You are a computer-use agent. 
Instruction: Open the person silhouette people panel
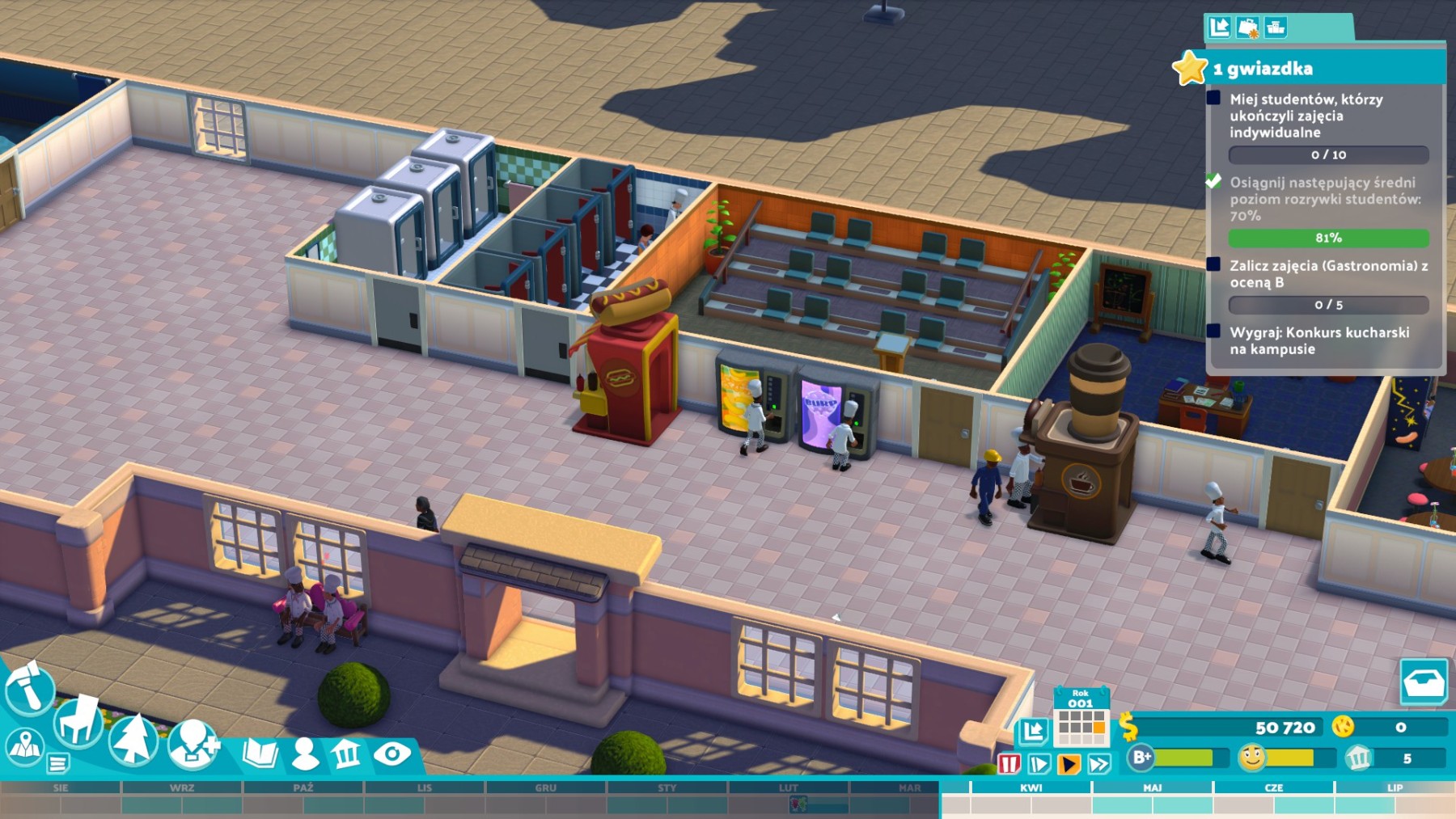pos(305,754)
